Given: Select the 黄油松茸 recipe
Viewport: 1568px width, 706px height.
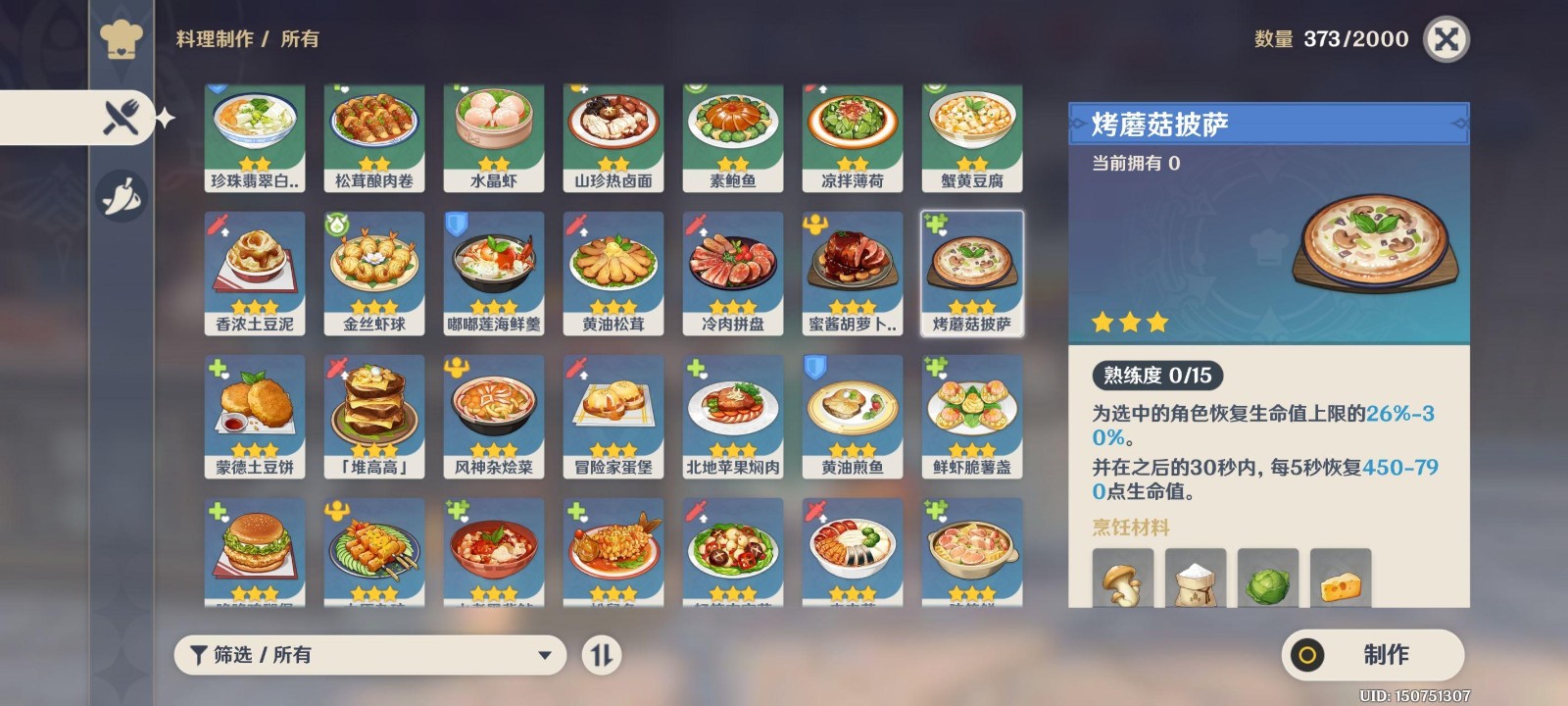Looking at the screenshot, I should [612, 273].
